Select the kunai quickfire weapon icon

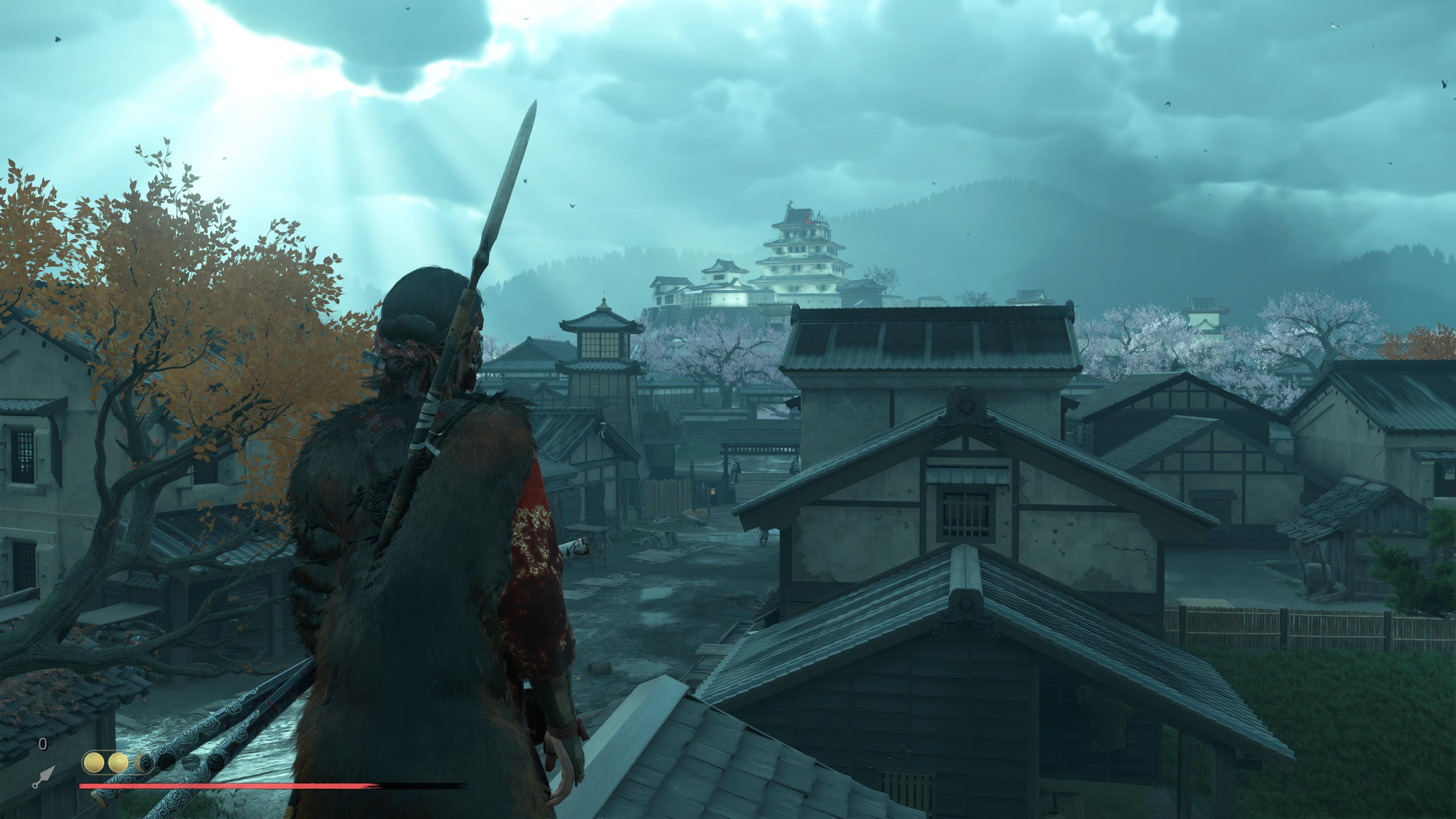tap(44, 777)
